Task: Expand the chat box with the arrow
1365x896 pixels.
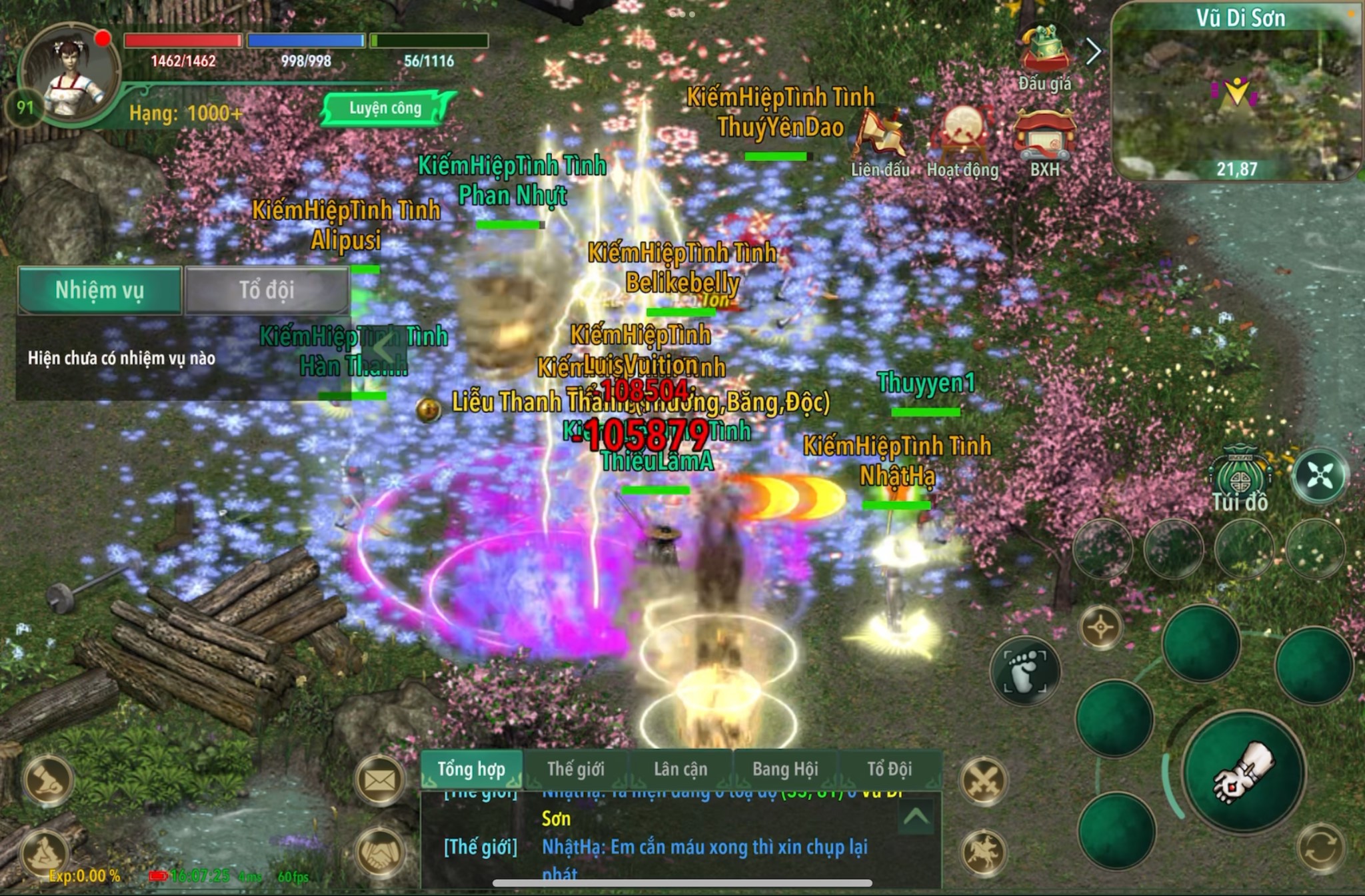Action: [x=915, y=817]
